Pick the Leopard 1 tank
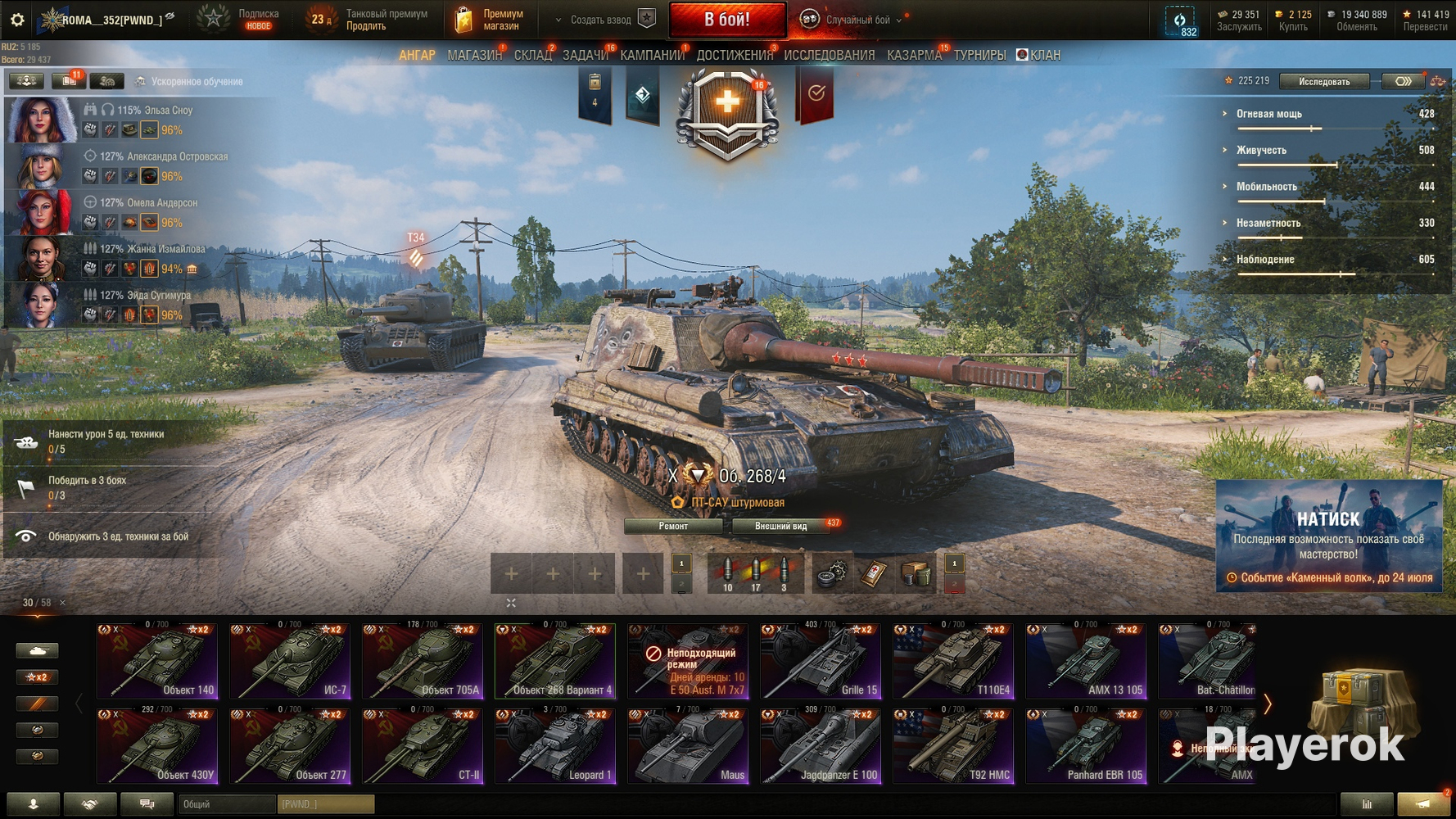 coord(555,746)
